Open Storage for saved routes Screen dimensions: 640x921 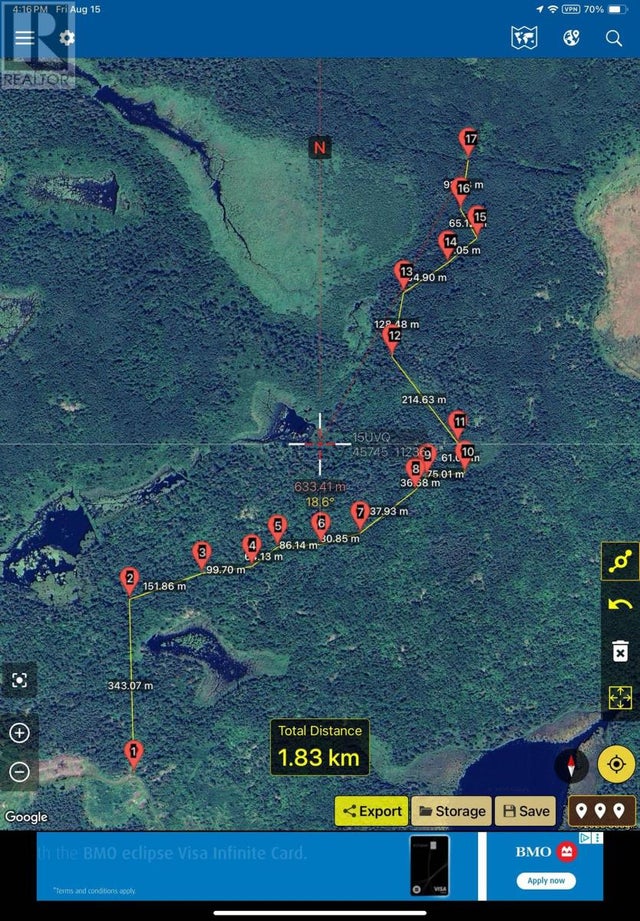(x=451, y=811)
